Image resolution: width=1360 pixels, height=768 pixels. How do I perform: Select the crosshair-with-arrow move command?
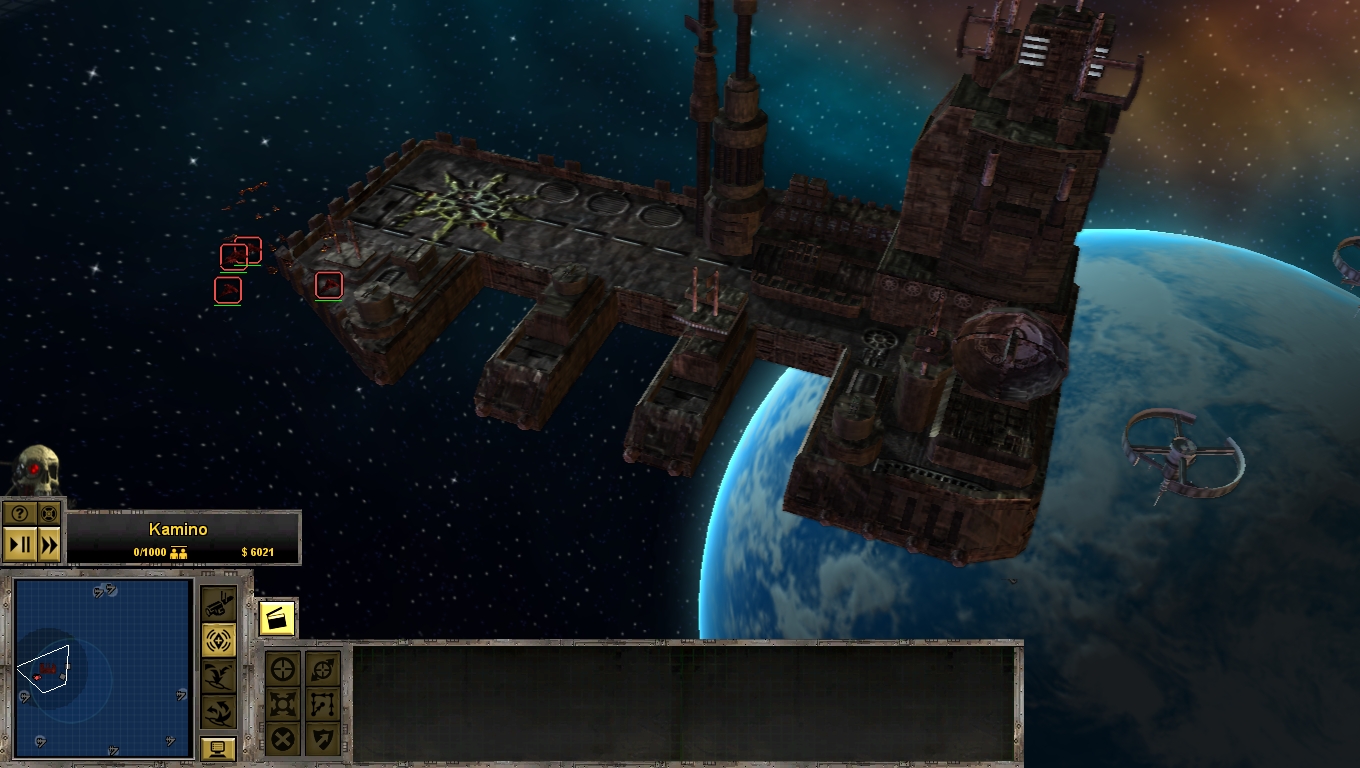[x=322, y=669]
